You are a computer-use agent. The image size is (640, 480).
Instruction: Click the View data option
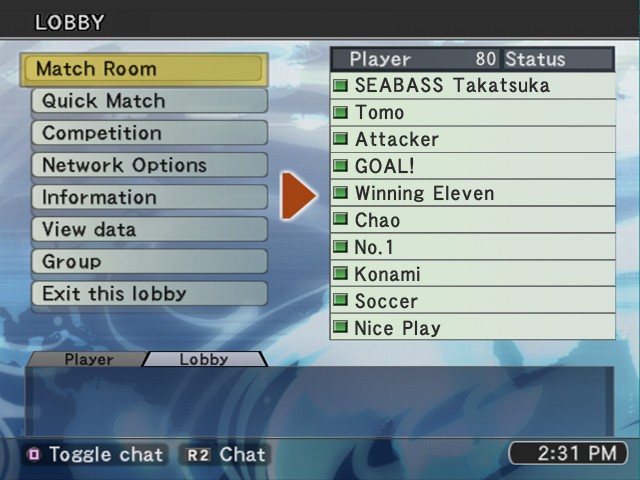(x=149, y=229)
